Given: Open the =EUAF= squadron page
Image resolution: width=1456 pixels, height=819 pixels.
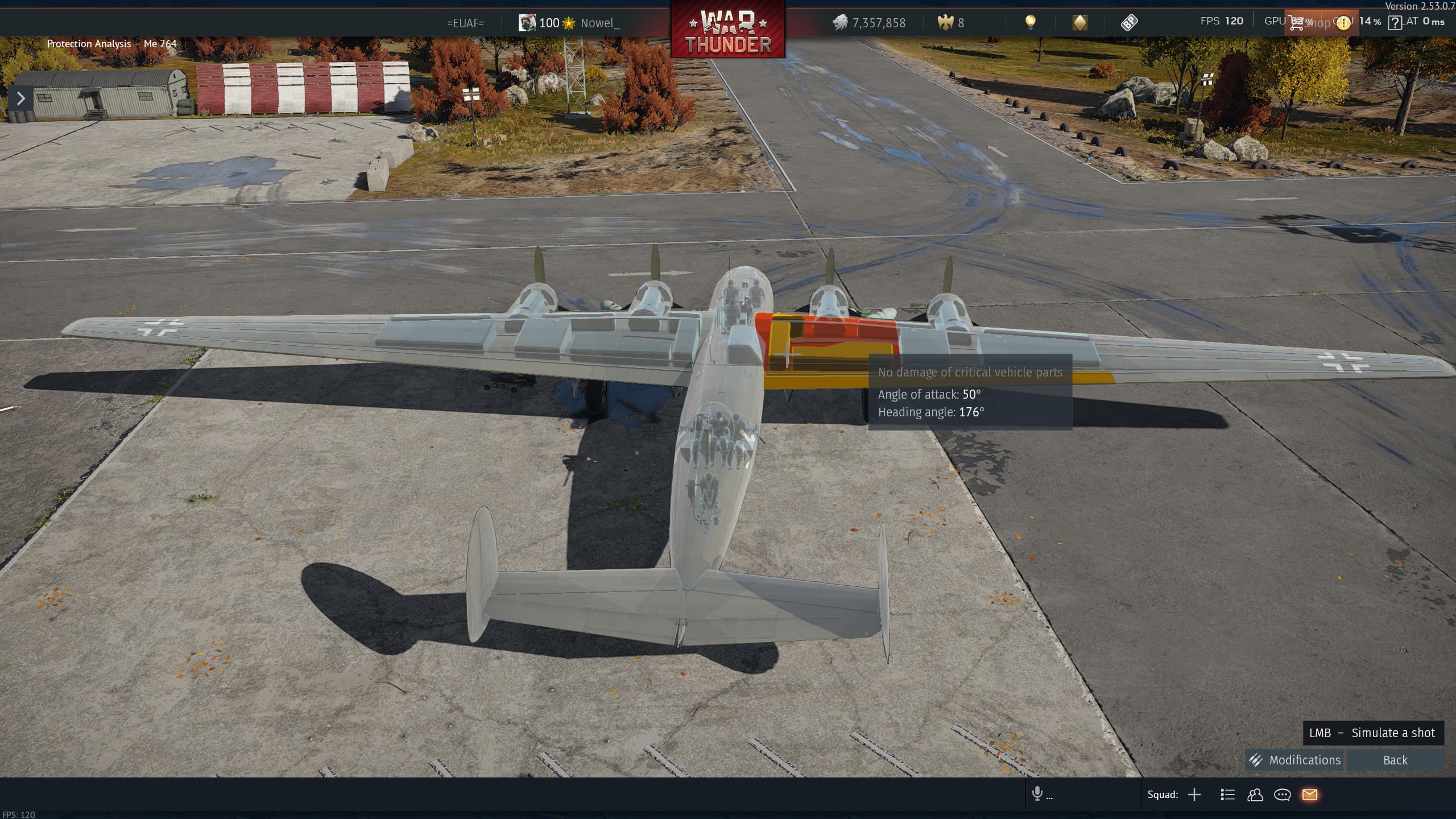Looking at the screenshot, I should point(465,23).
